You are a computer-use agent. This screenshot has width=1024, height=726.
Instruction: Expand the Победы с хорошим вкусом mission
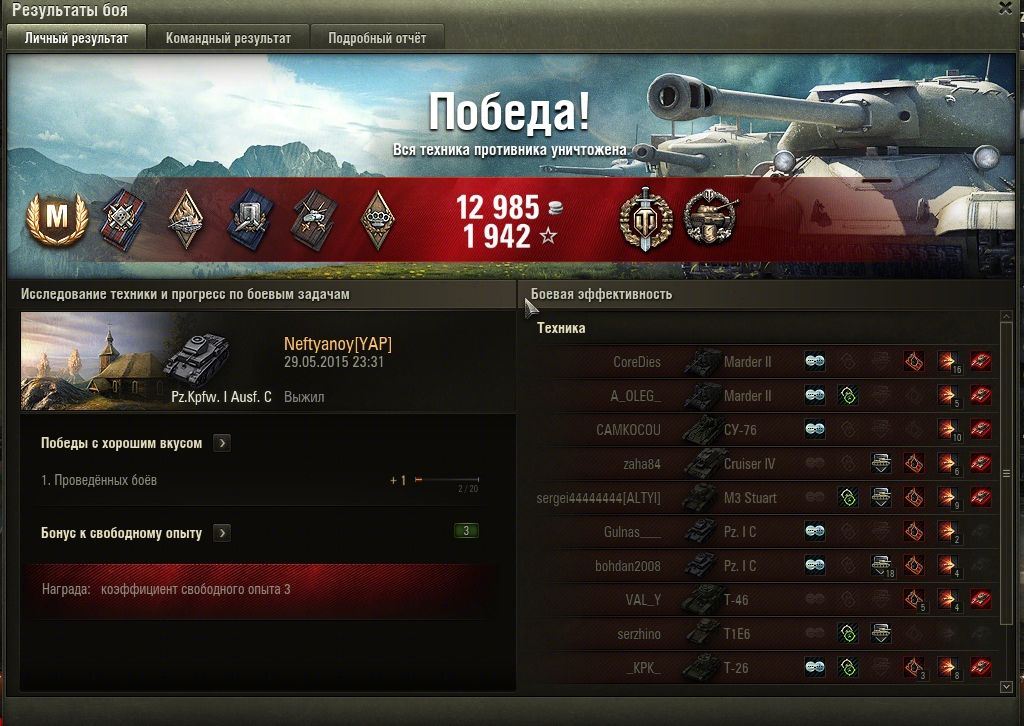pyautogui.click(x=222, y=443)
